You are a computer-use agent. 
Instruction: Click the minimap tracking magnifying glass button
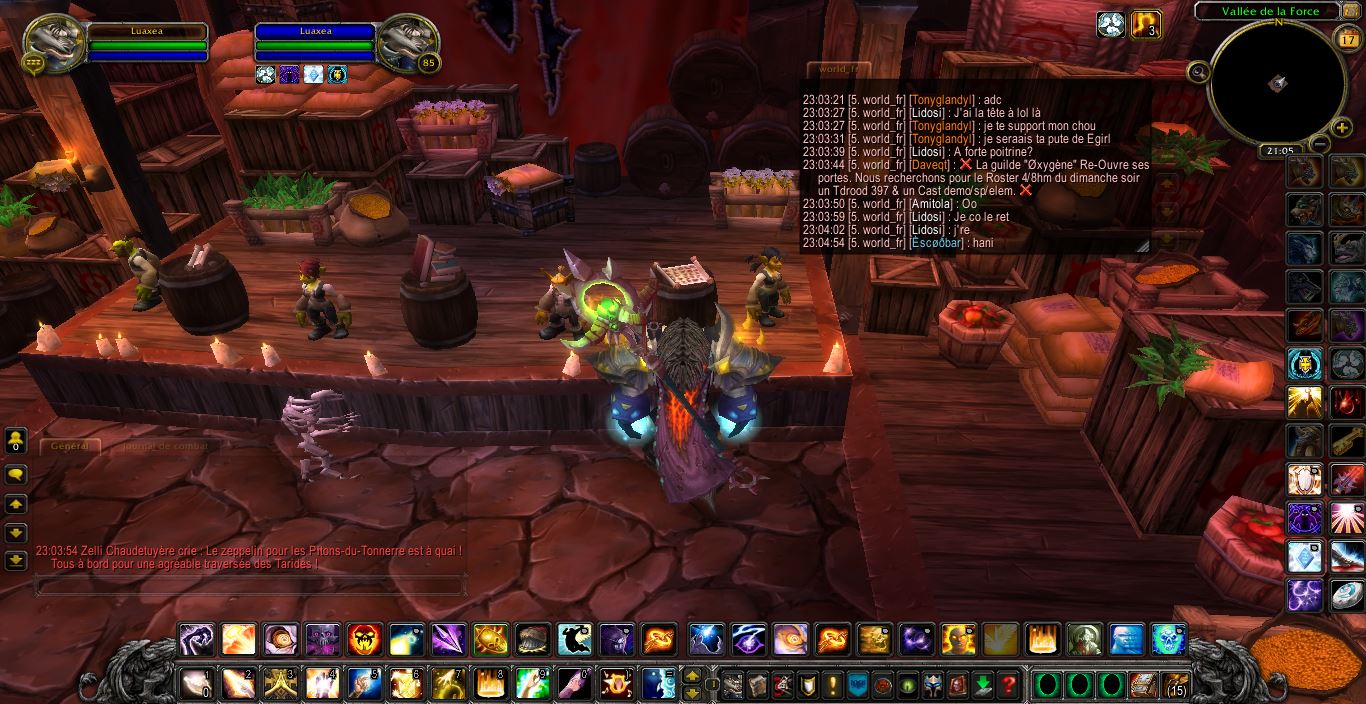[1197, 71]
